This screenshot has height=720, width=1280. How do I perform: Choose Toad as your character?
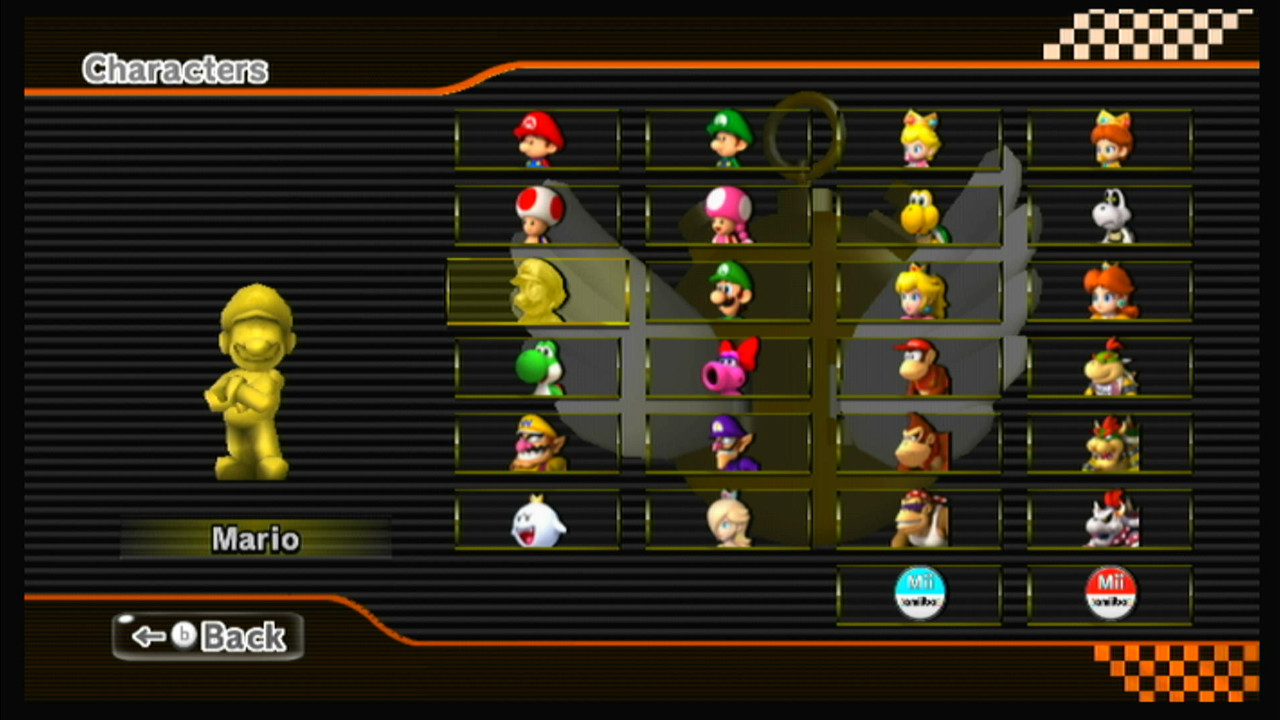536,215
